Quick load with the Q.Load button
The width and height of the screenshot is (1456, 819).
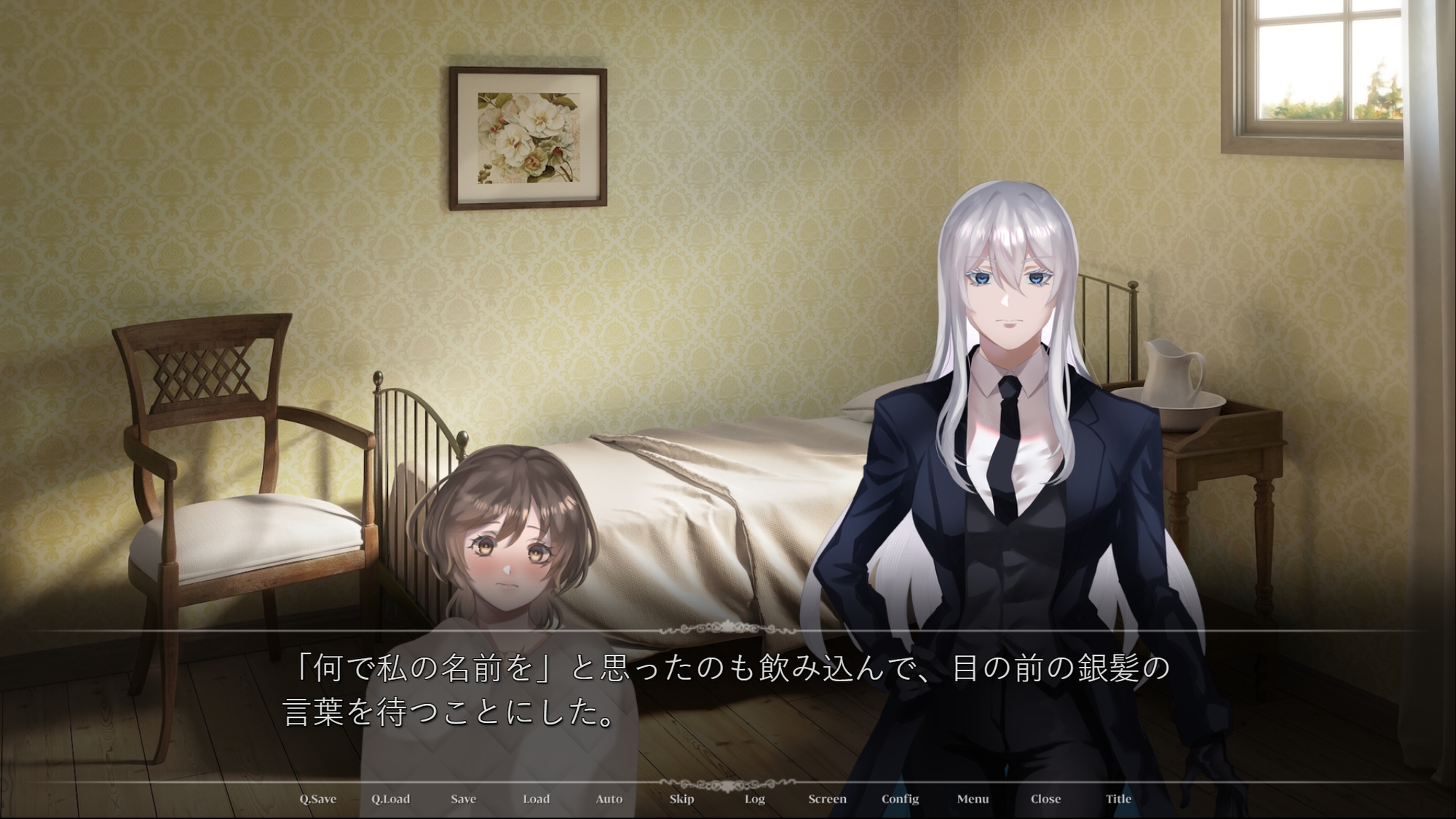point(391,799)
